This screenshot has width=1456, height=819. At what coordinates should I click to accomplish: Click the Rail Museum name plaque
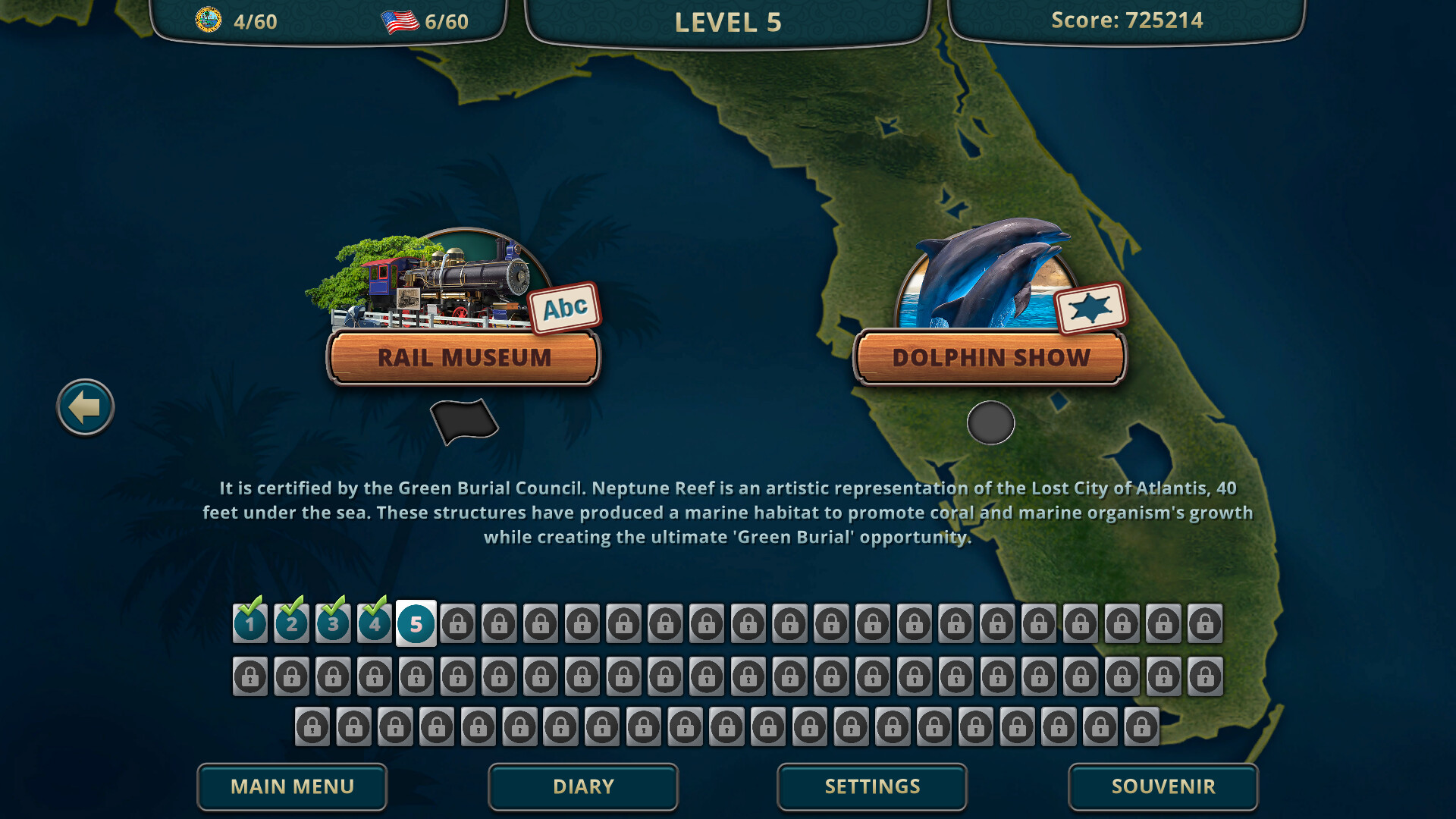(x=463, y=358)
